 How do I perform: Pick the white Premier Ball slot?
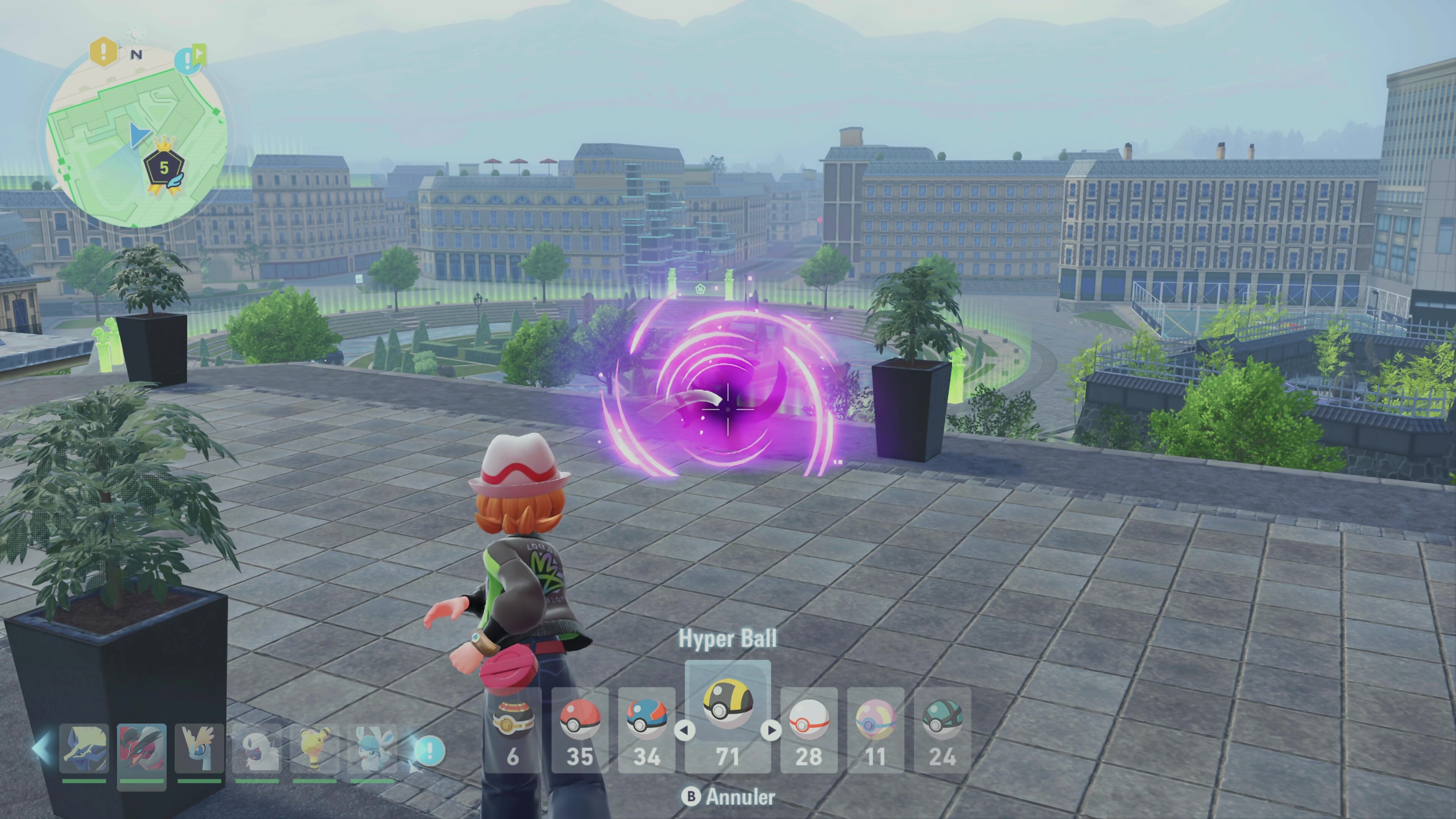point(809,729)
